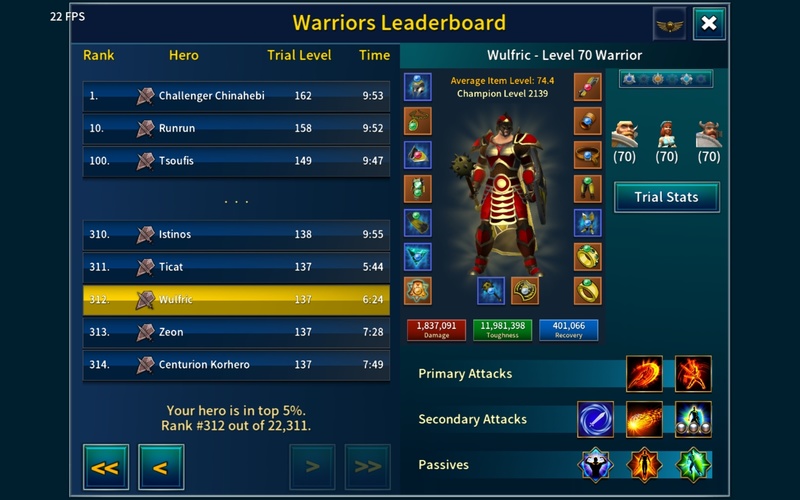Go to previous page with single-left arrow
Viewport: 800px width, 500px height.
[x=160, y=467]
